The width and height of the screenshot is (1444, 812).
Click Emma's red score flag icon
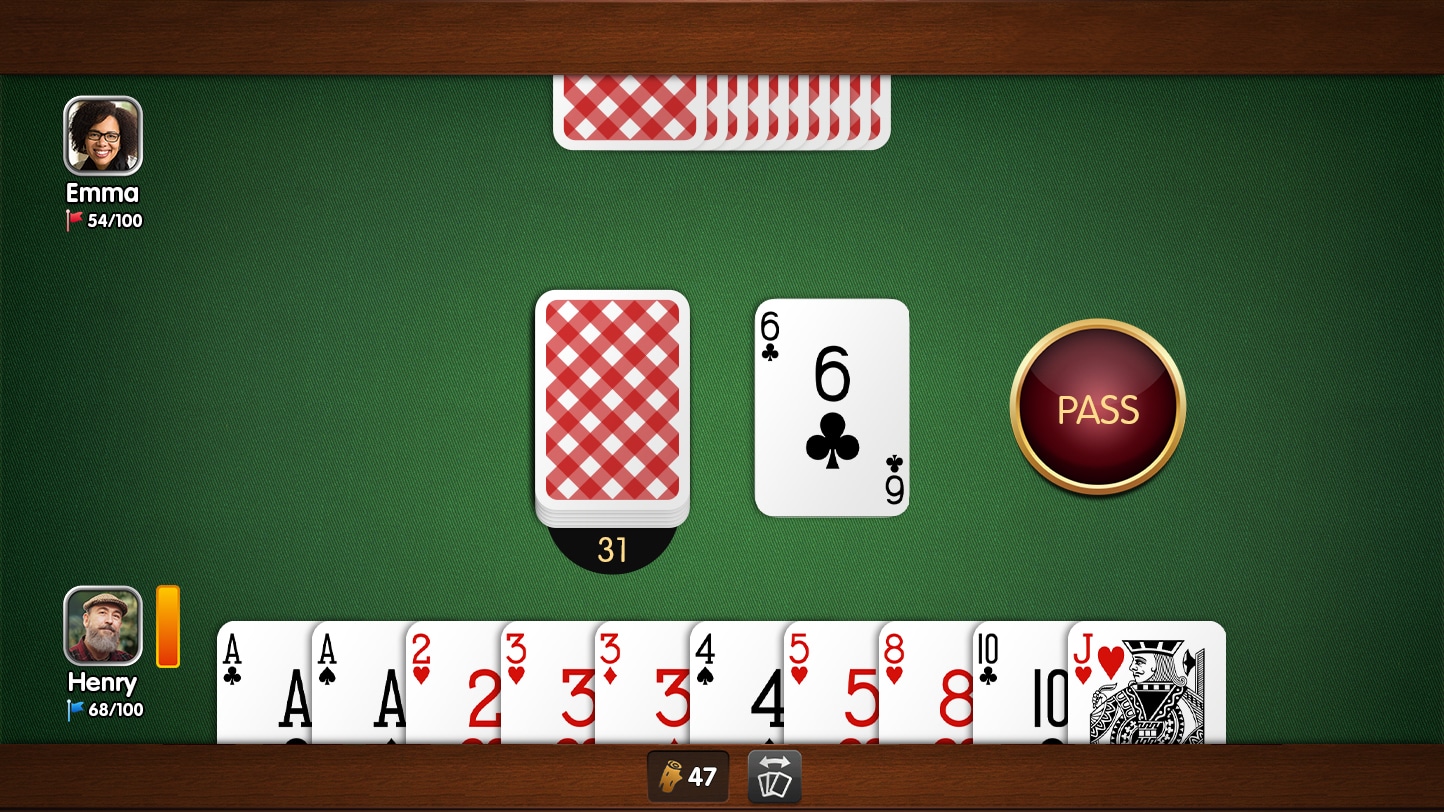[x=73, y=220]
